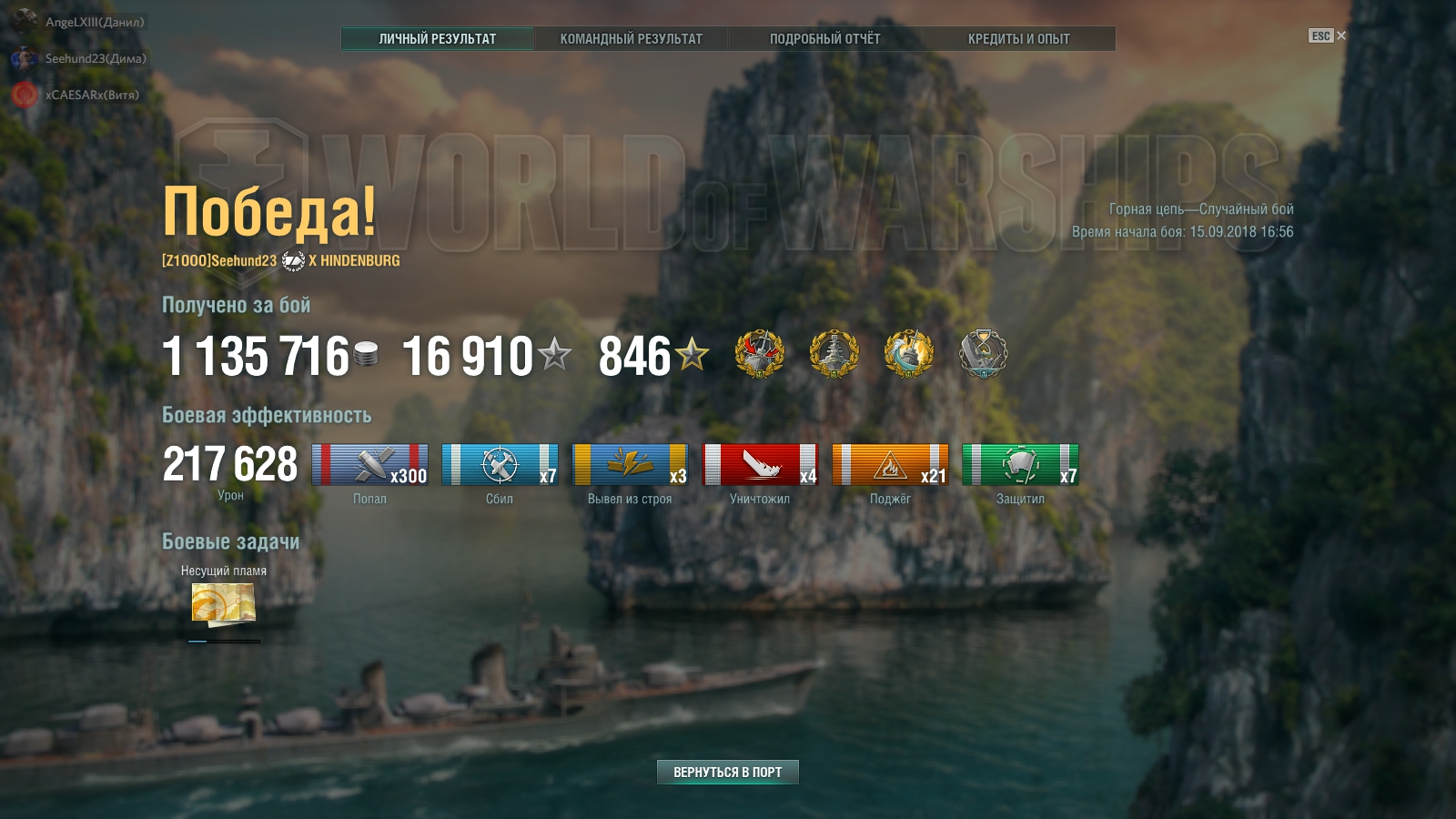Choose the x3 Вывел из строя ribbon
This screenshot has height=819, width=1456.
(x=630, y=464)
